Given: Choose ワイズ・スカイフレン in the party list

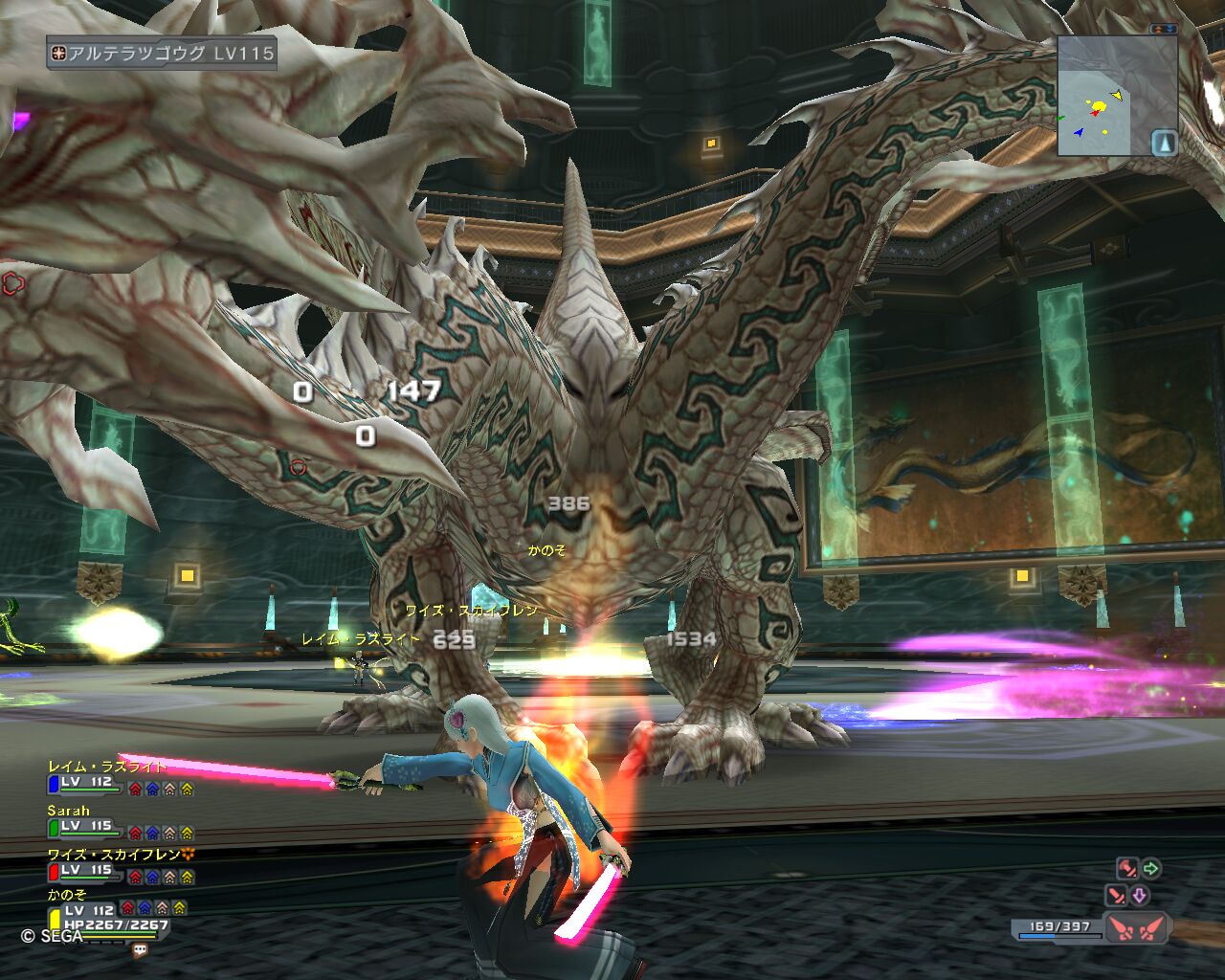Looking at the screenshot, I should click(114, 855).
